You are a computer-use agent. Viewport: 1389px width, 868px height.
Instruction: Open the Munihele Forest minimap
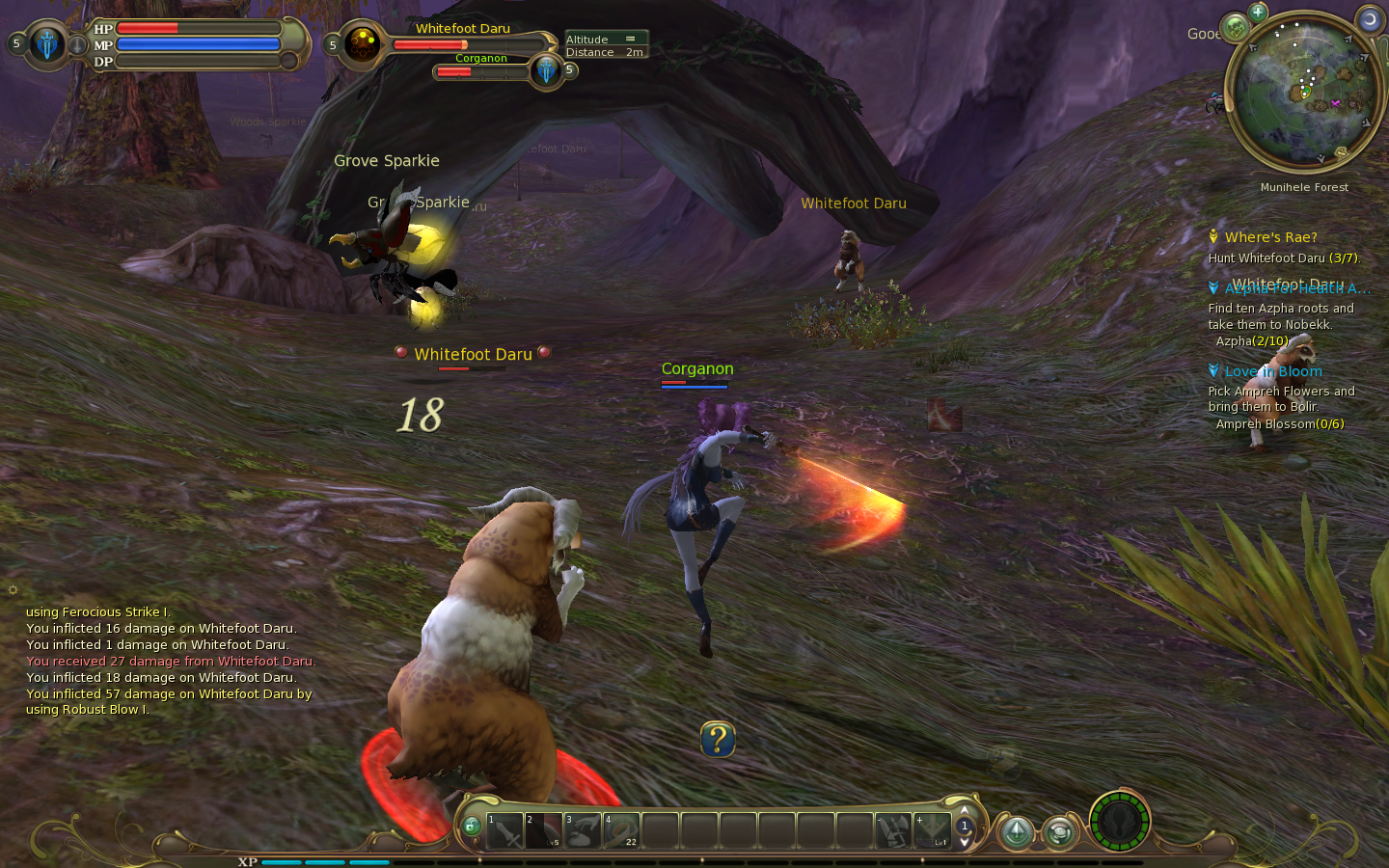(x=1305, y=95)
